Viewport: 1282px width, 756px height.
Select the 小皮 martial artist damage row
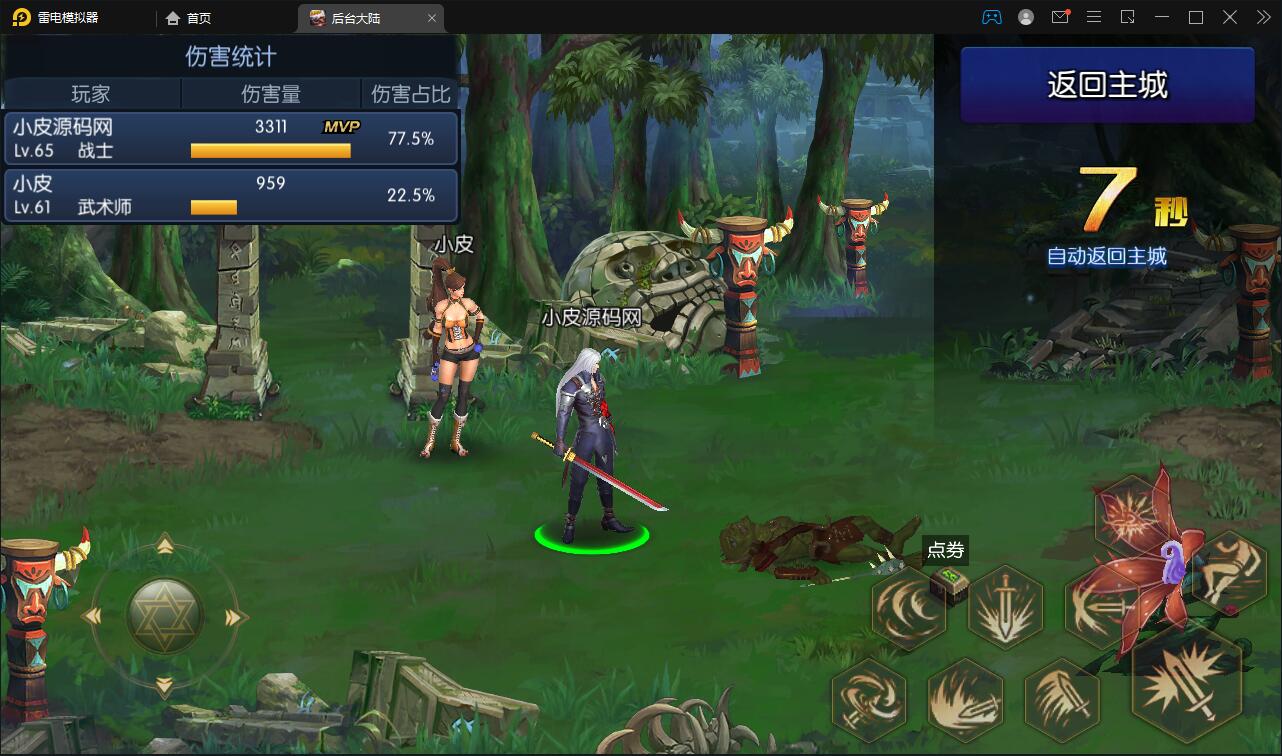coord(231,195)
